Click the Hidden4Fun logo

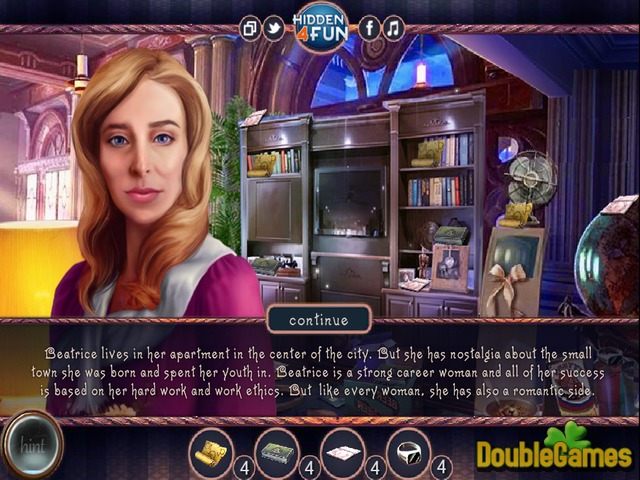click(320, 27)
